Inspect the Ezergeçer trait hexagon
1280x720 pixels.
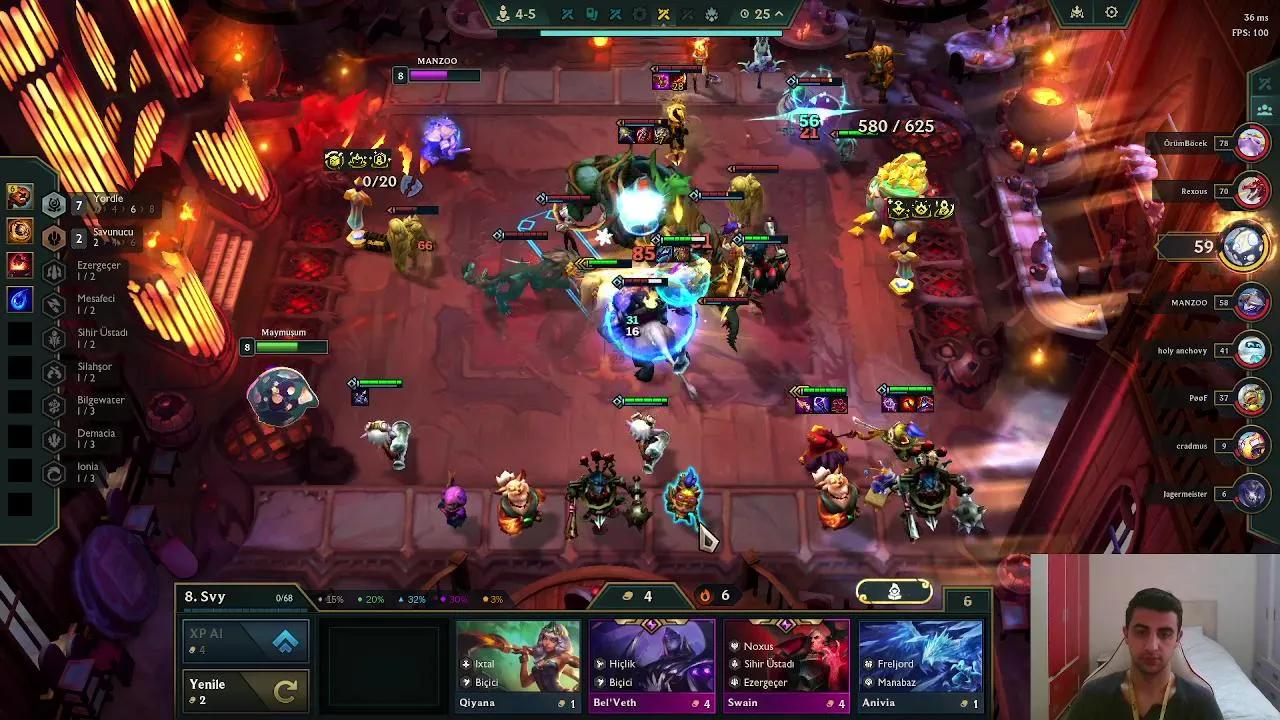[x=53, y=269]
